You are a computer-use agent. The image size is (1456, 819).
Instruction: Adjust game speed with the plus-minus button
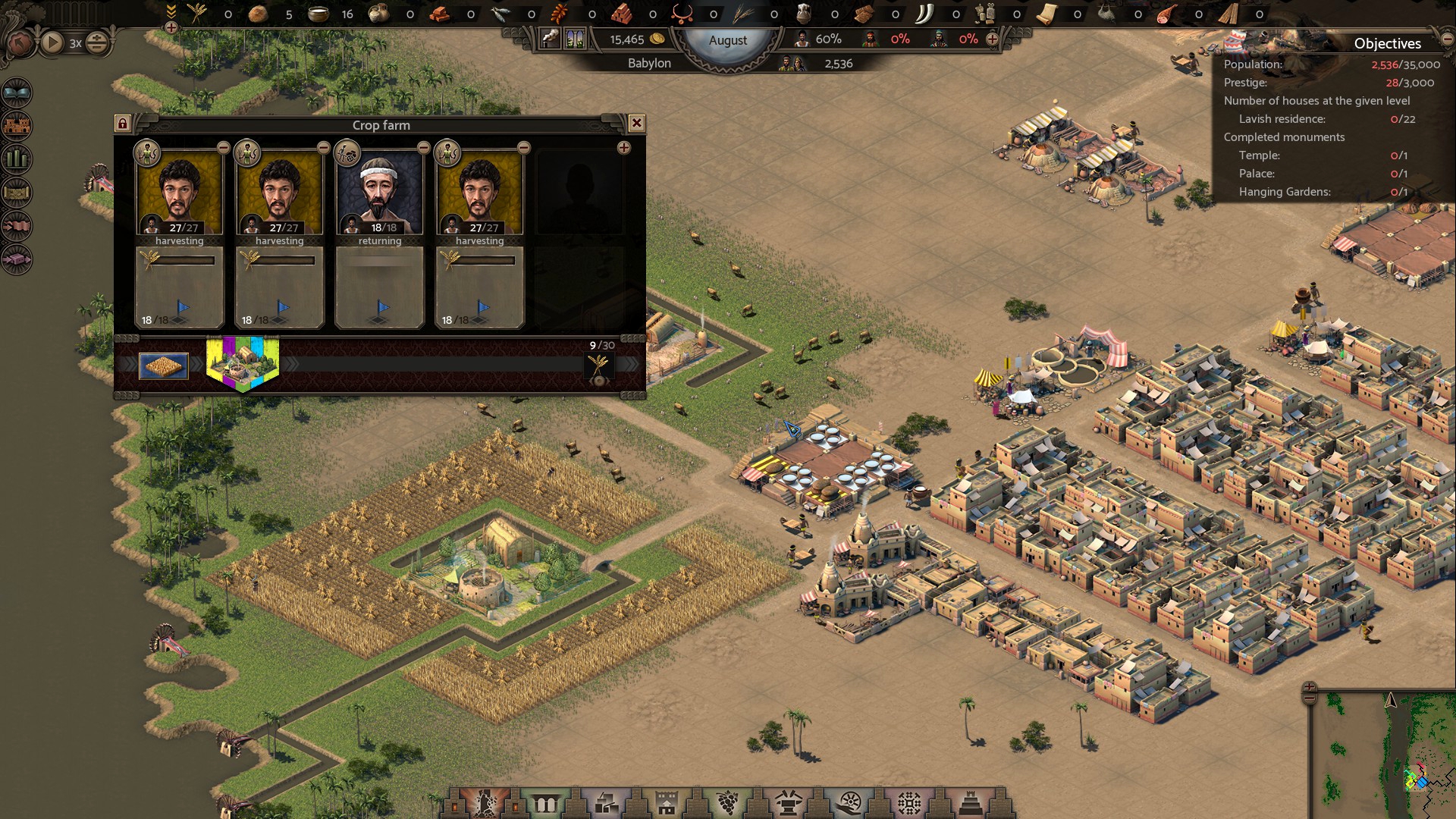tap(97, 42)
